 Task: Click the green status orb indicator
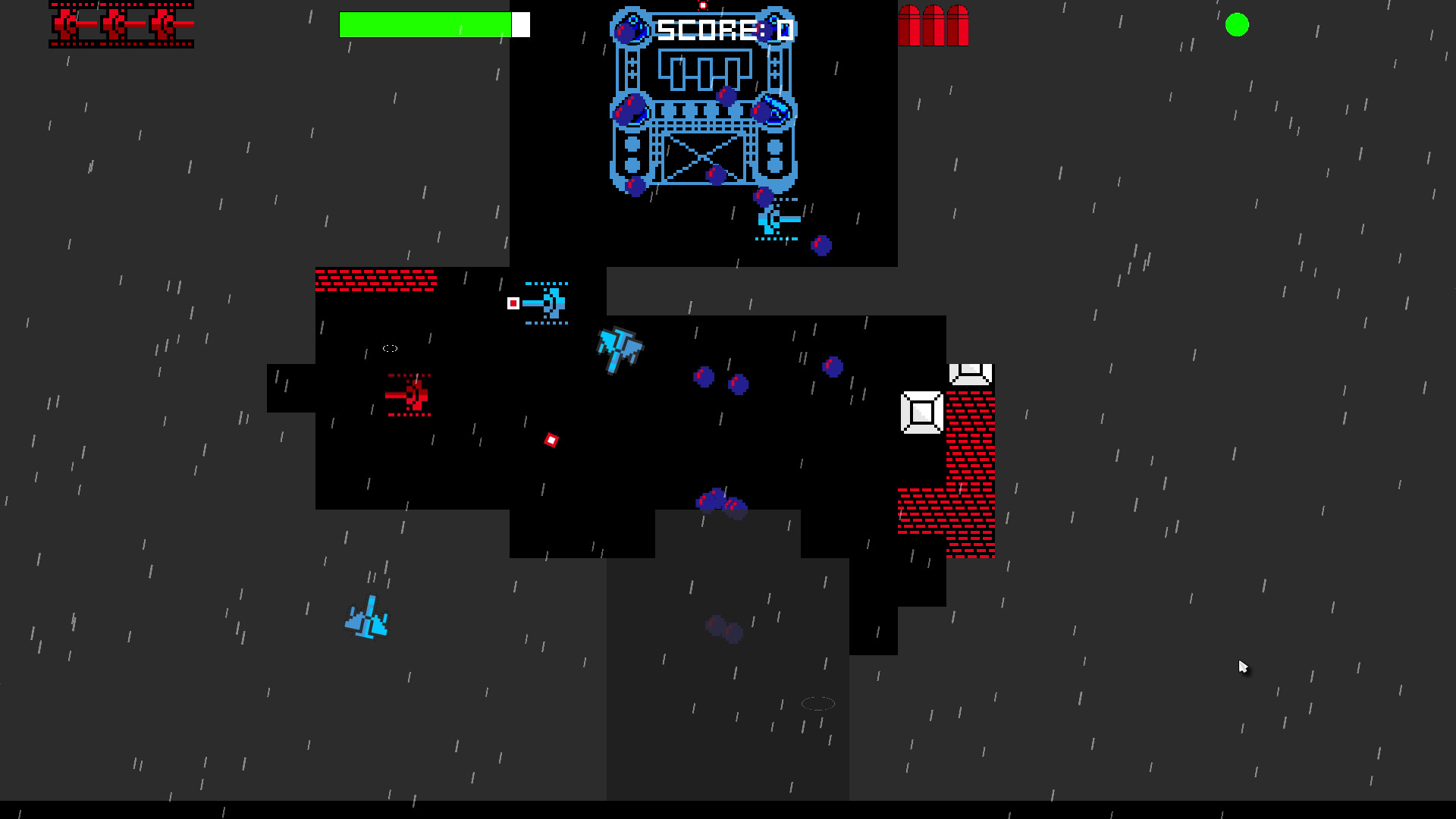[1238, 26]
